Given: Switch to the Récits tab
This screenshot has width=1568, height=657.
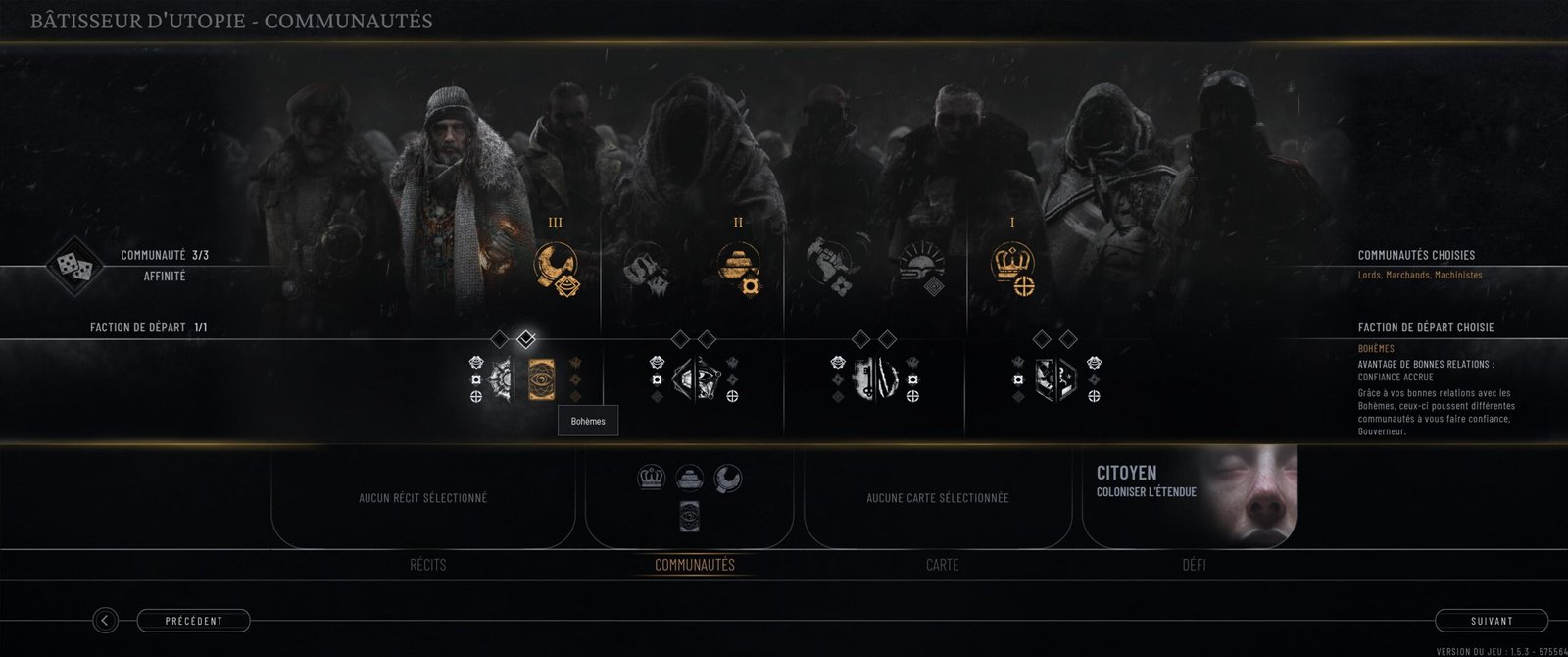Looking at the screenshot, I should coord(427,565).
